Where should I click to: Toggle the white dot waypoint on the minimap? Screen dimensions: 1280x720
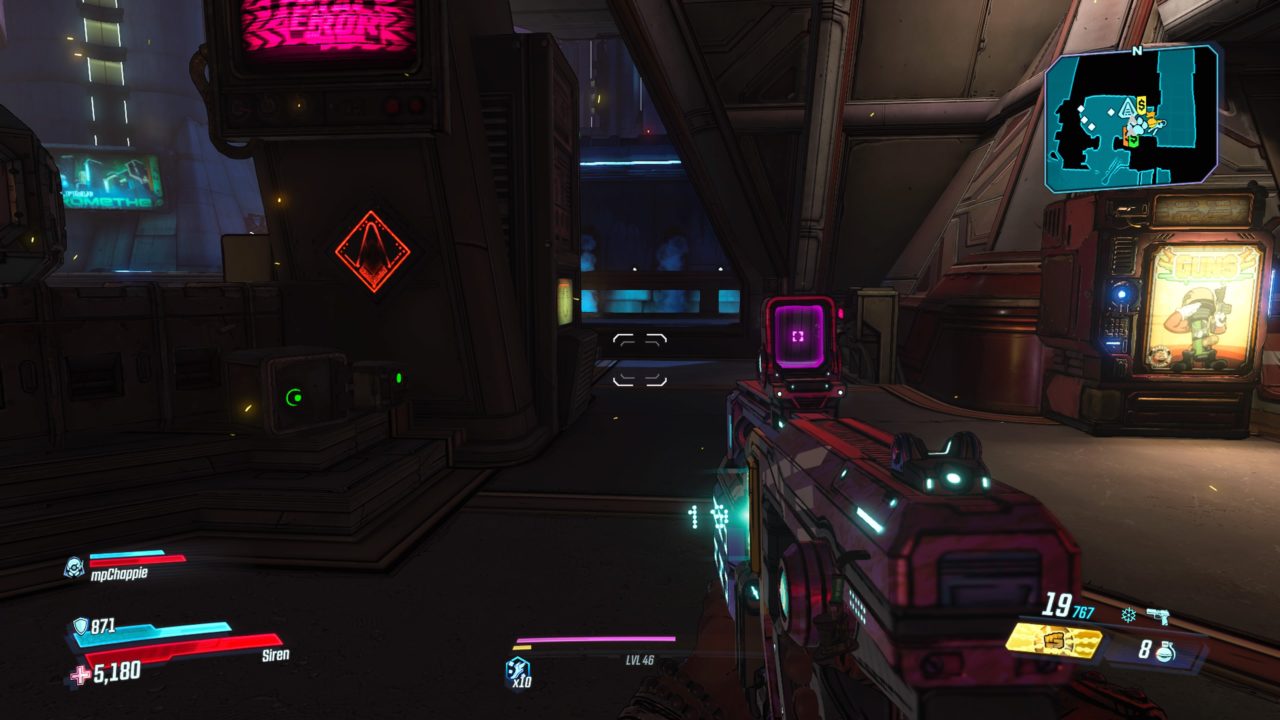pyautogui.click(x=1111, y=111)
